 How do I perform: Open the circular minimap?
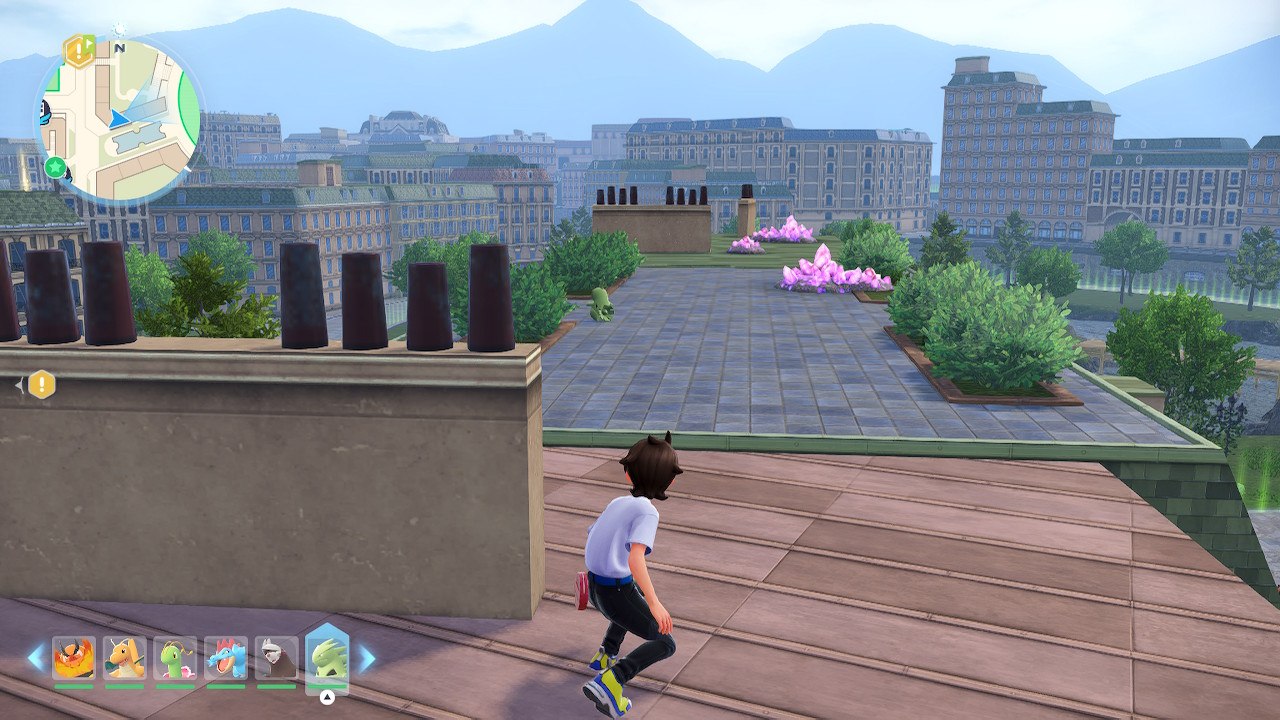click(118, 120)
